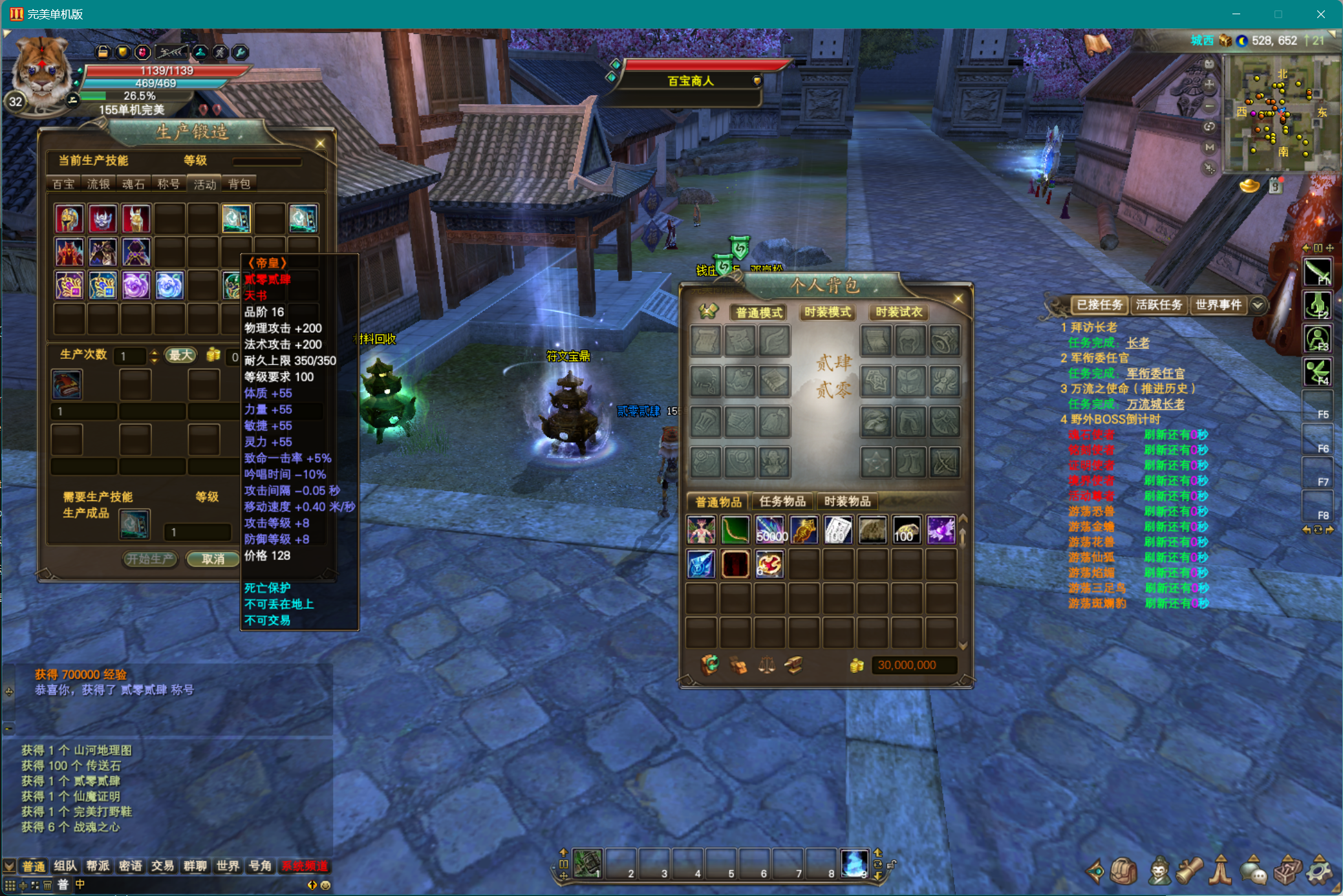Close the 生产锻造 crafting window
The image size is (1343, 896).
tap(320, 143)
